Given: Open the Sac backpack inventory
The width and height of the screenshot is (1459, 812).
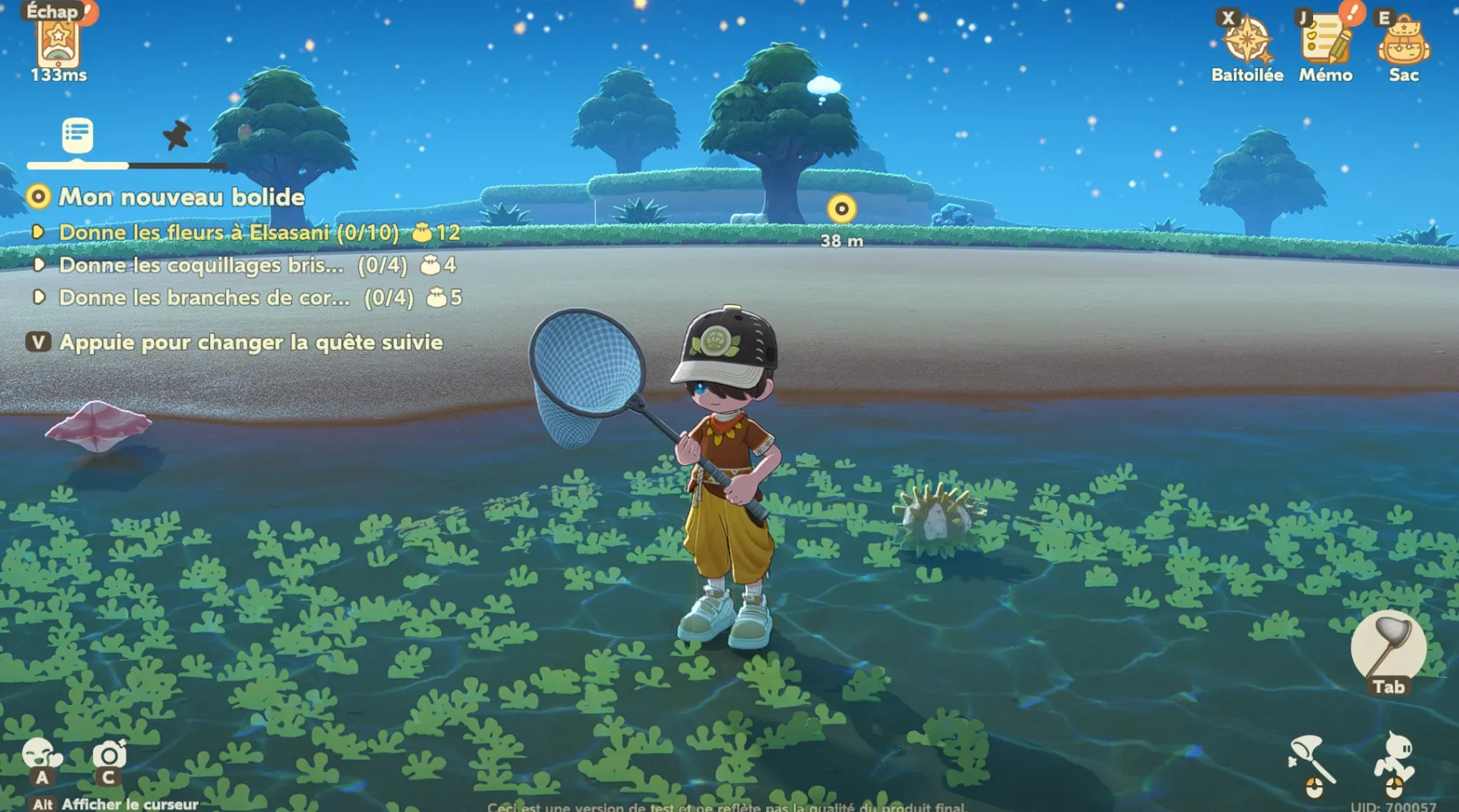Looking at the screenshot, I should click(x=1403, y=42).
